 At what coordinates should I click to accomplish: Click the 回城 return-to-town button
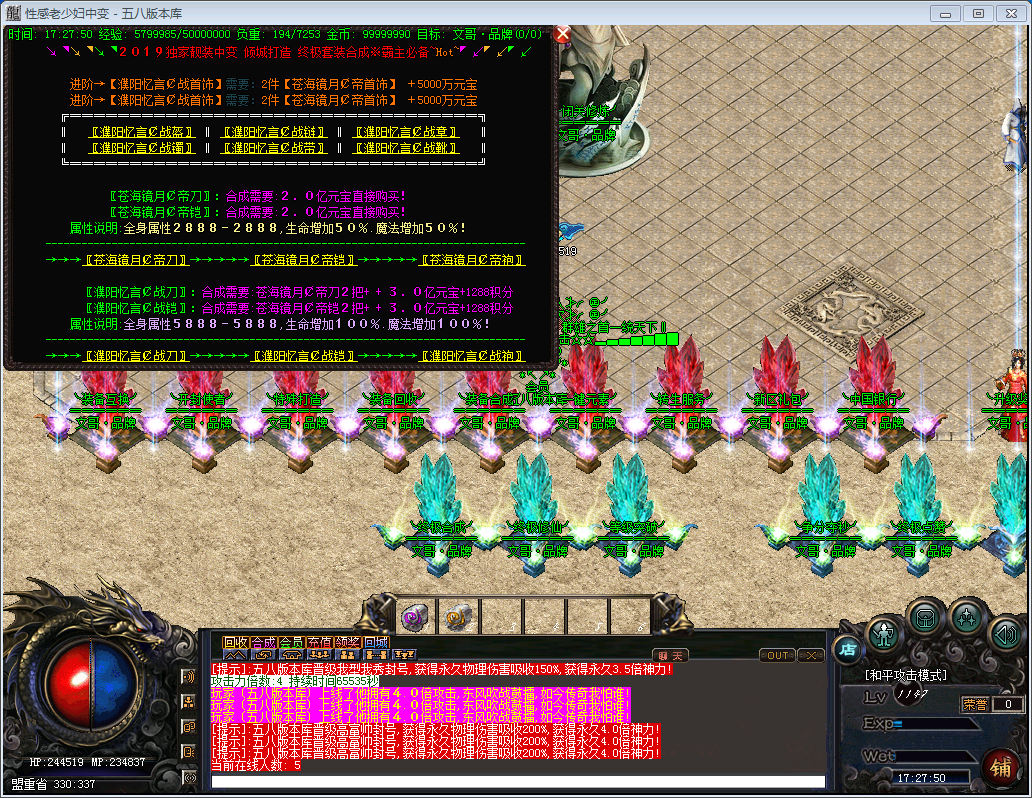(376, 642)
